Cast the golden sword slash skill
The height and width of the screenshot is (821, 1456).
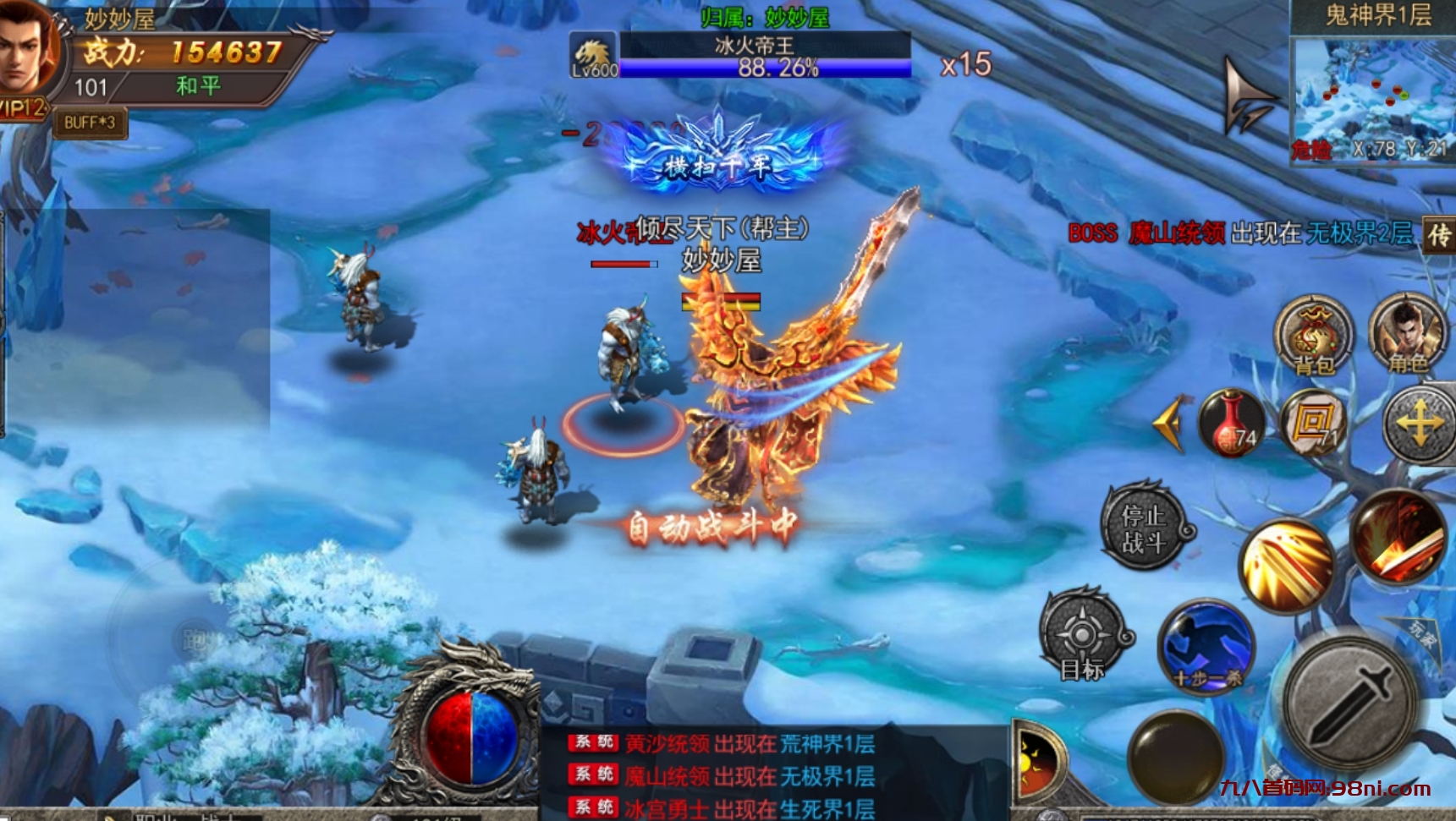[x=1286, y=565]
